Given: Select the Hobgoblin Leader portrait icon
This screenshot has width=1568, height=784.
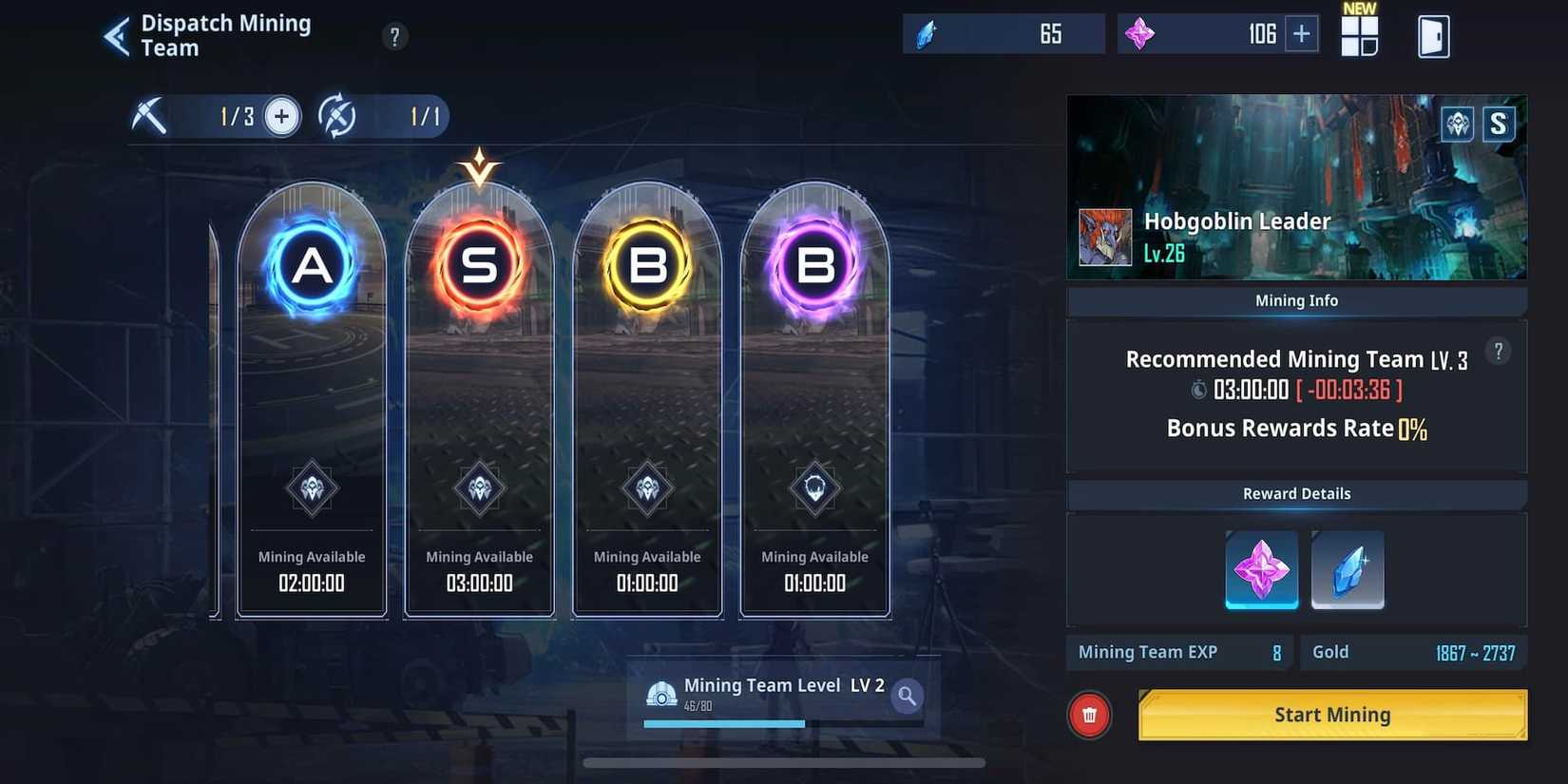Looking at the screenshot, I should coord(1104,237).
